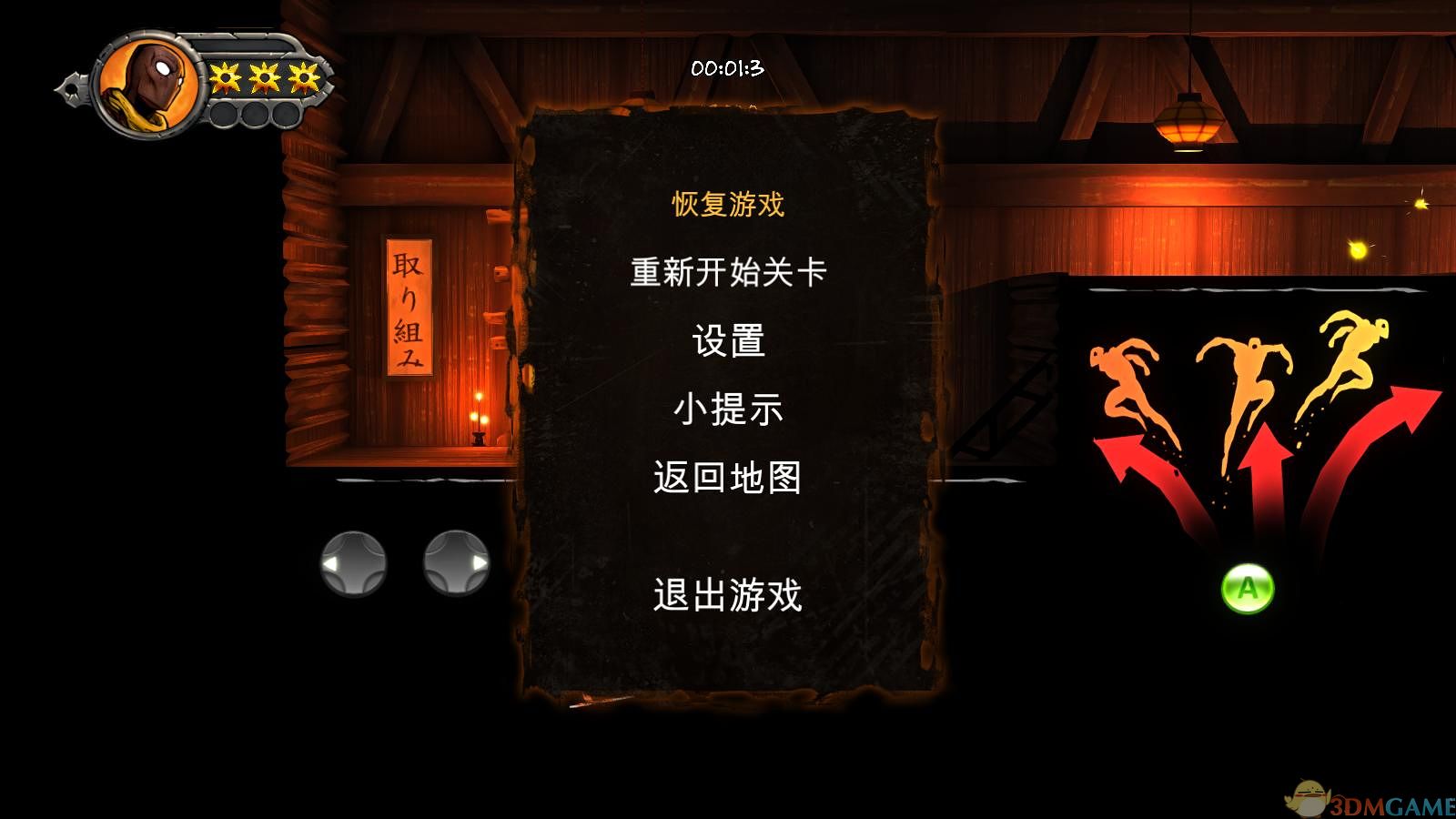Click 重新开始关卡 to restart the level

728,271
